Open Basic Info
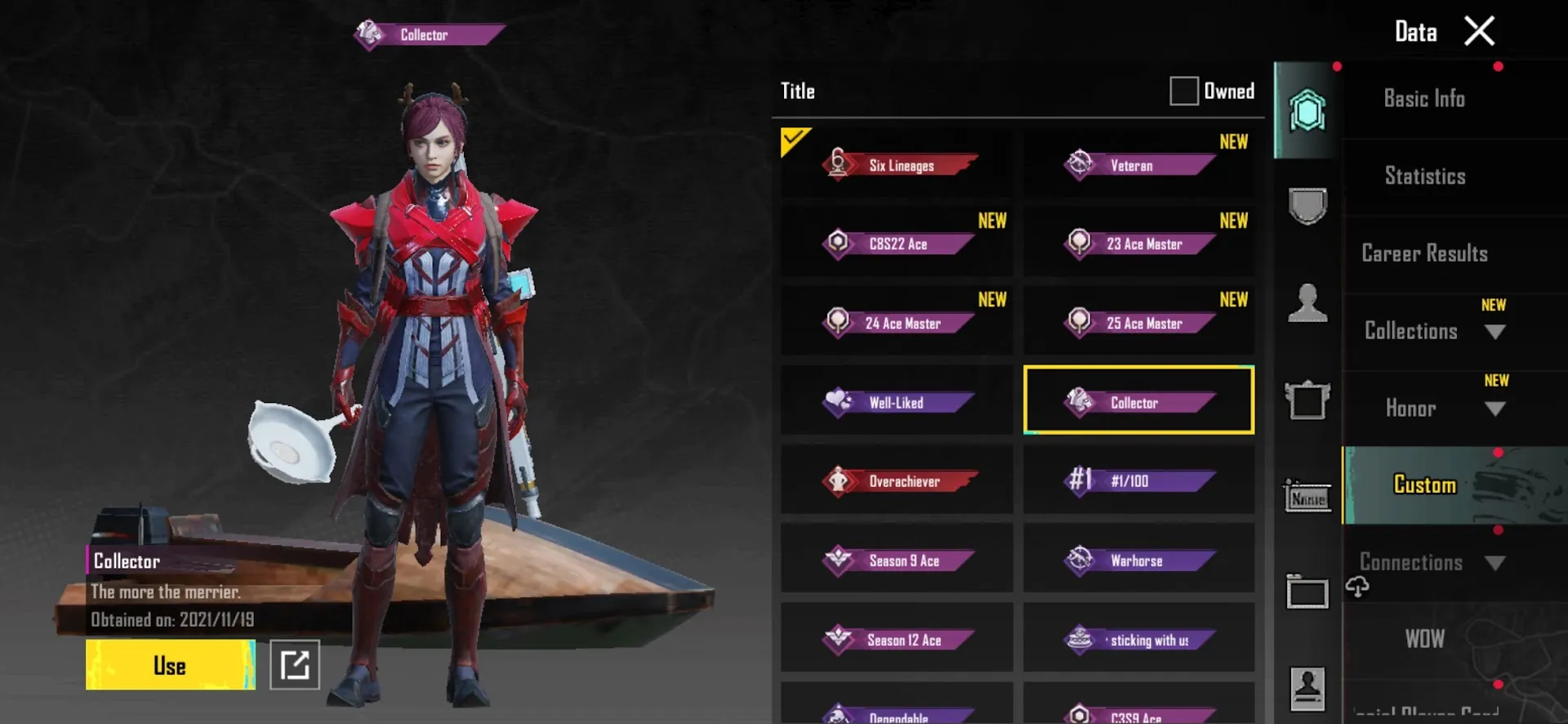 point(1424,98)
